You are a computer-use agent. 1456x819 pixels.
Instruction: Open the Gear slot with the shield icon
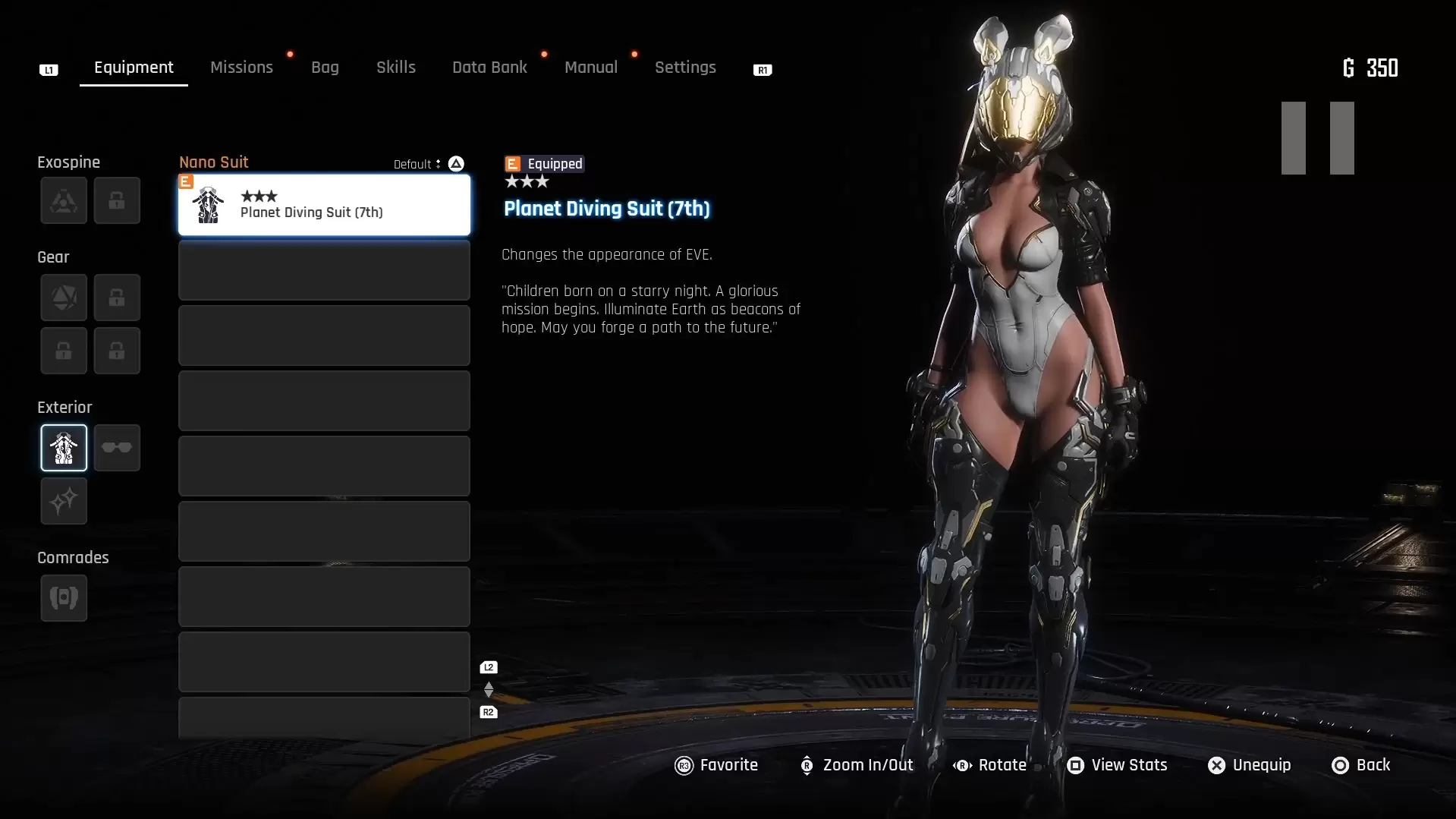(x=64, y=297)
